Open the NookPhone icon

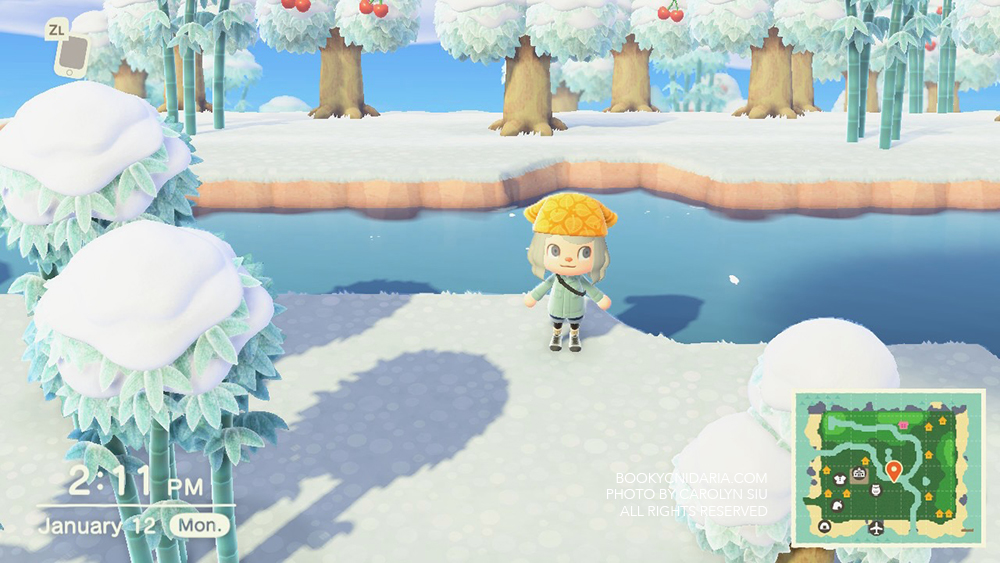click(70, 57)
